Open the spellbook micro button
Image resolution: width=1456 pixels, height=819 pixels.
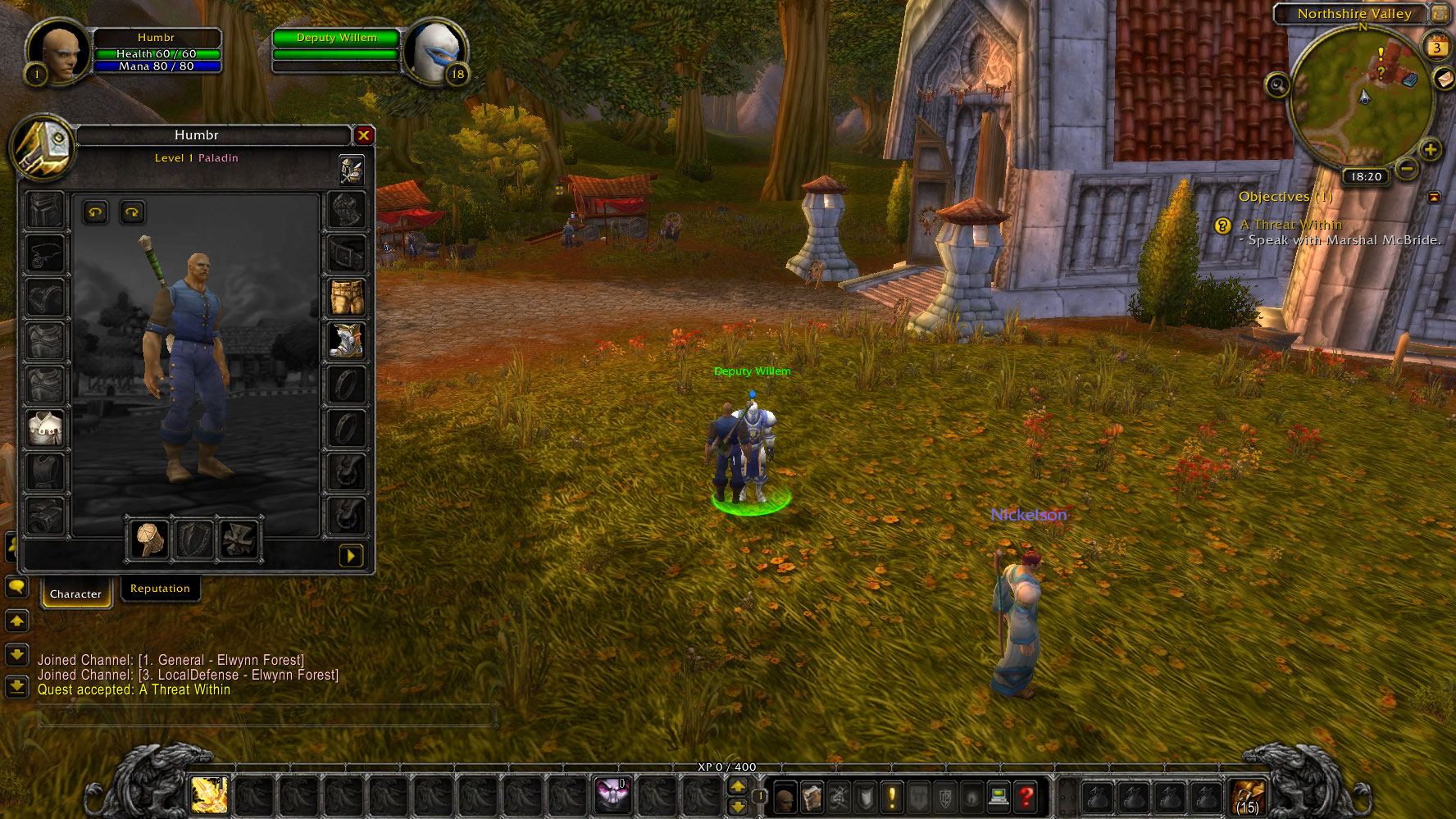(812, 796)
